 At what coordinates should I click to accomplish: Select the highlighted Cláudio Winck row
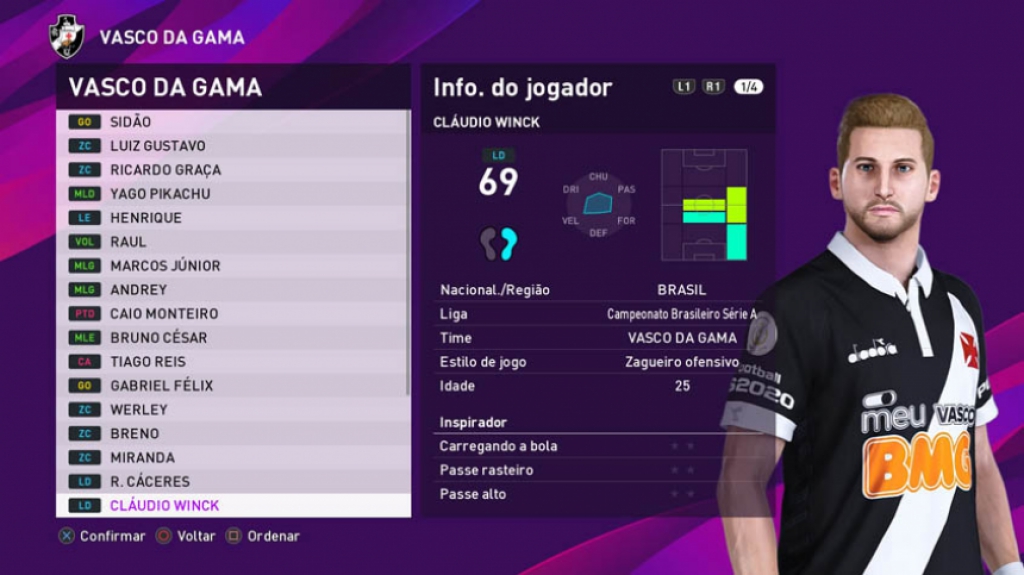coord(232,505)
